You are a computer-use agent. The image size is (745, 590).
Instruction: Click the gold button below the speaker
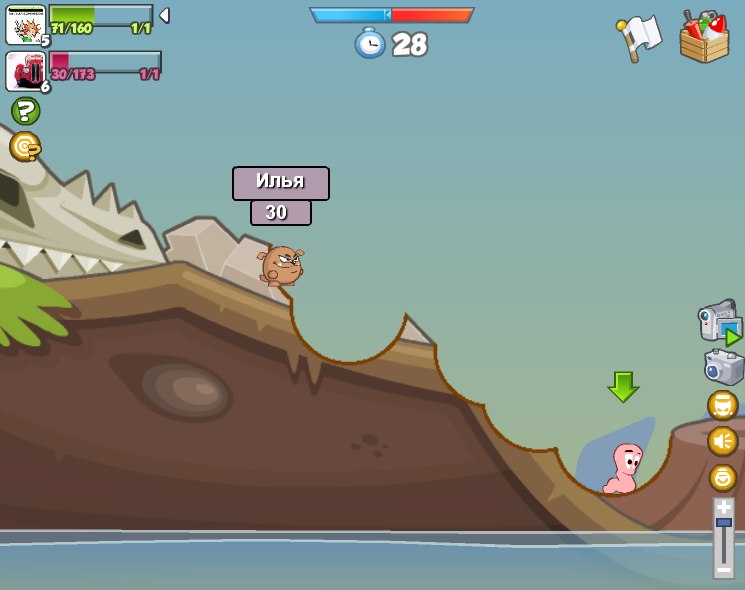(723, 477)
